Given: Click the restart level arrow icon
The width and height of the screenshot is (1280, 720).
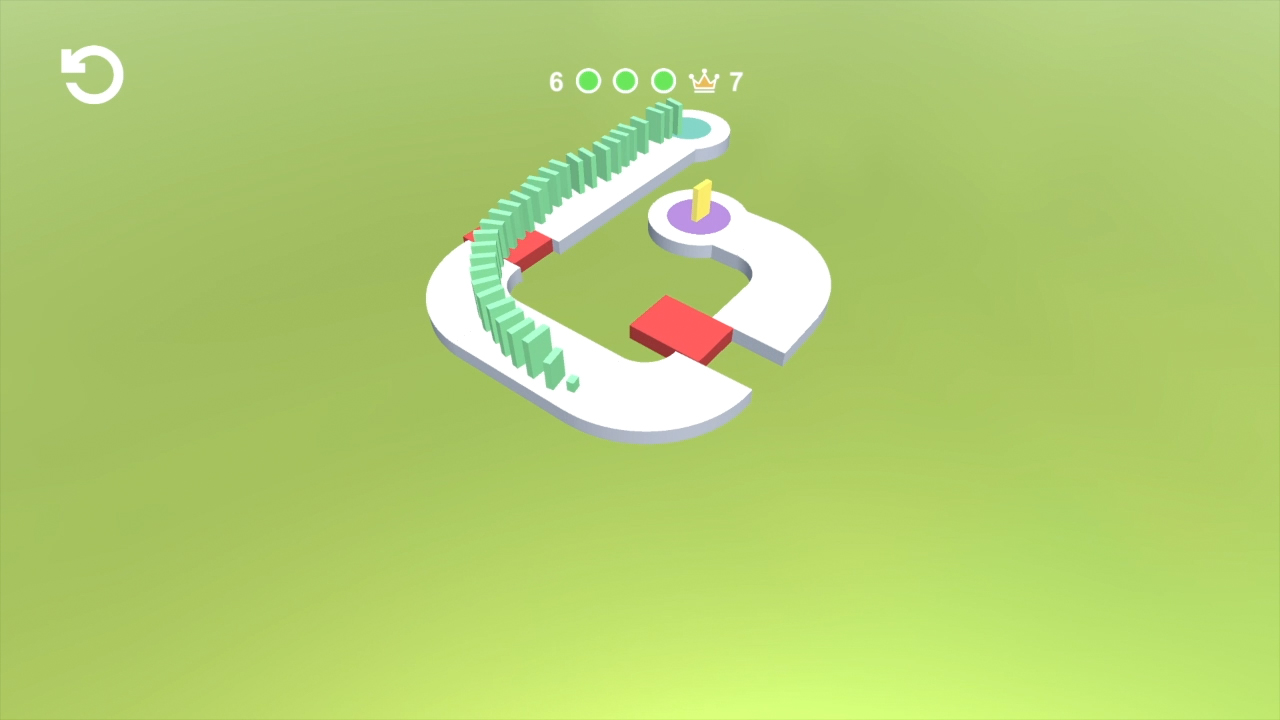Looking at the screenshot, I should pyautogui.click(x=91, y=74).
